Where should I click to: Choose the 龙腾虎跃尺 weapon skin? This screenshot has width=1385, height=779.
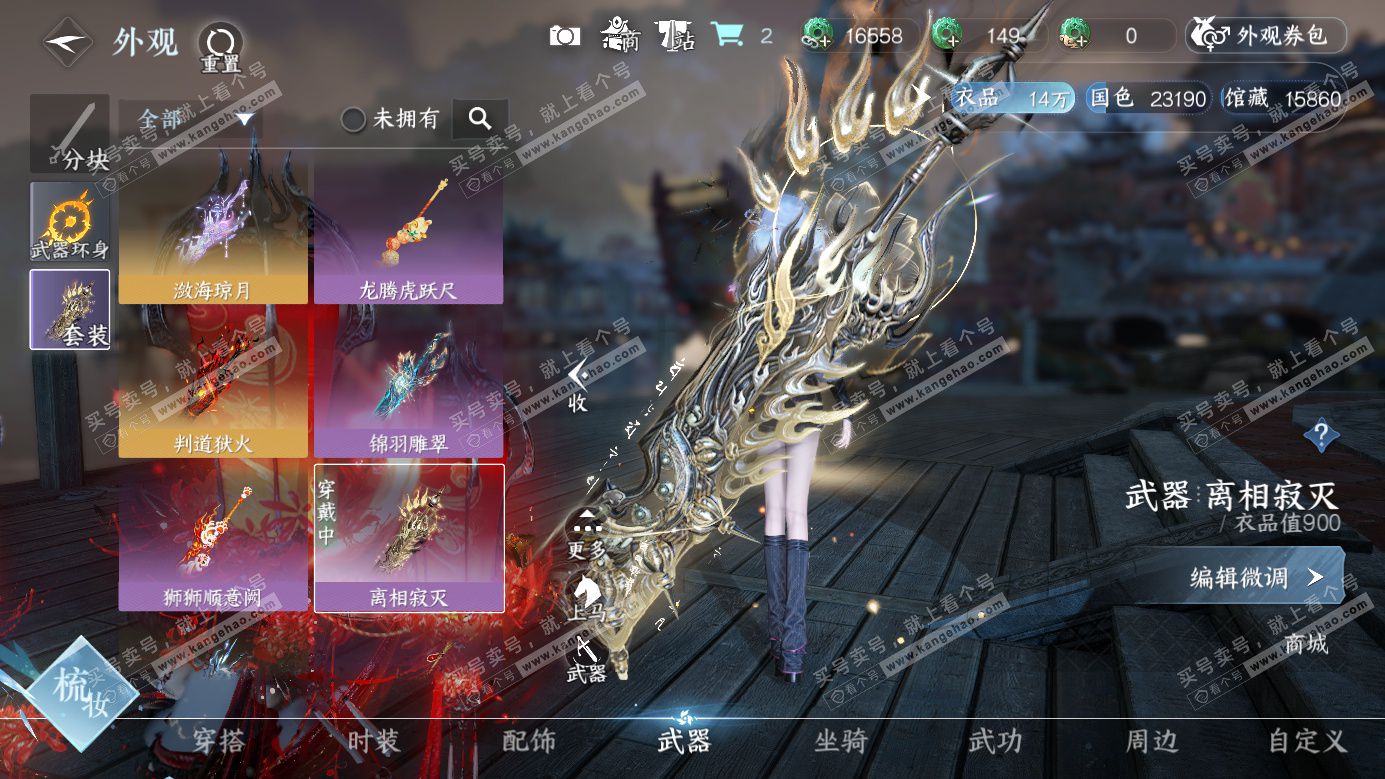(x=408, y=232)
